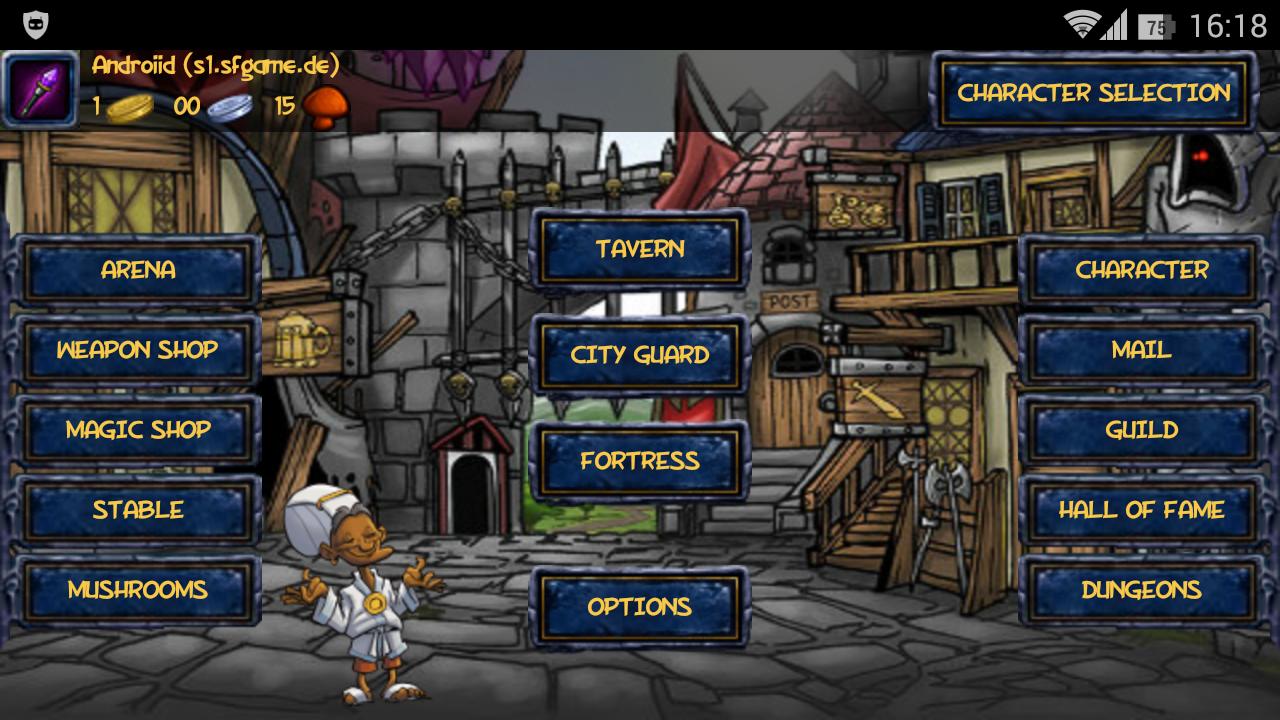1280x720 pixels.
Task: Go to Character Selection
Action: pos(1094,94)
